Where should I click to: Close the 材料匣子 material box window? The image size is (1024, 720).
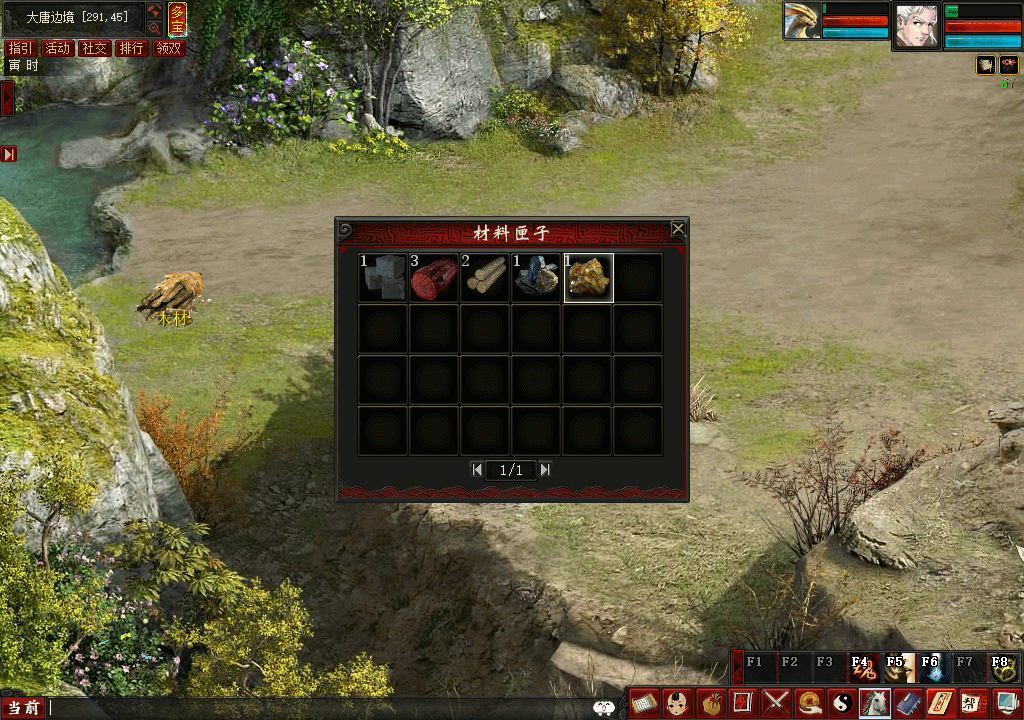(x=678, y=229)
